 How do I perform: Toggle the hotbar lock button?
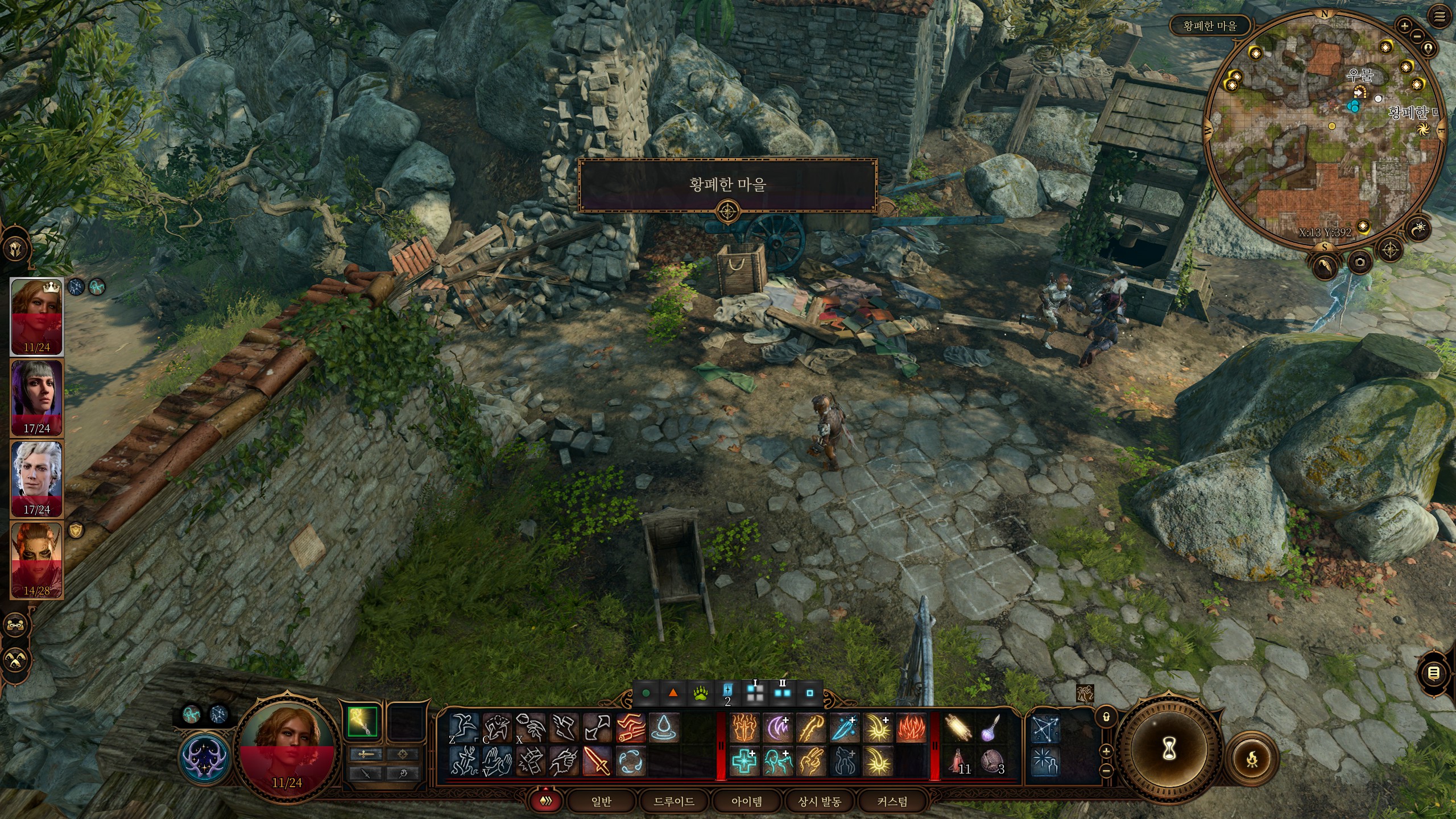pyautogui.click(x=1106, y=717)
